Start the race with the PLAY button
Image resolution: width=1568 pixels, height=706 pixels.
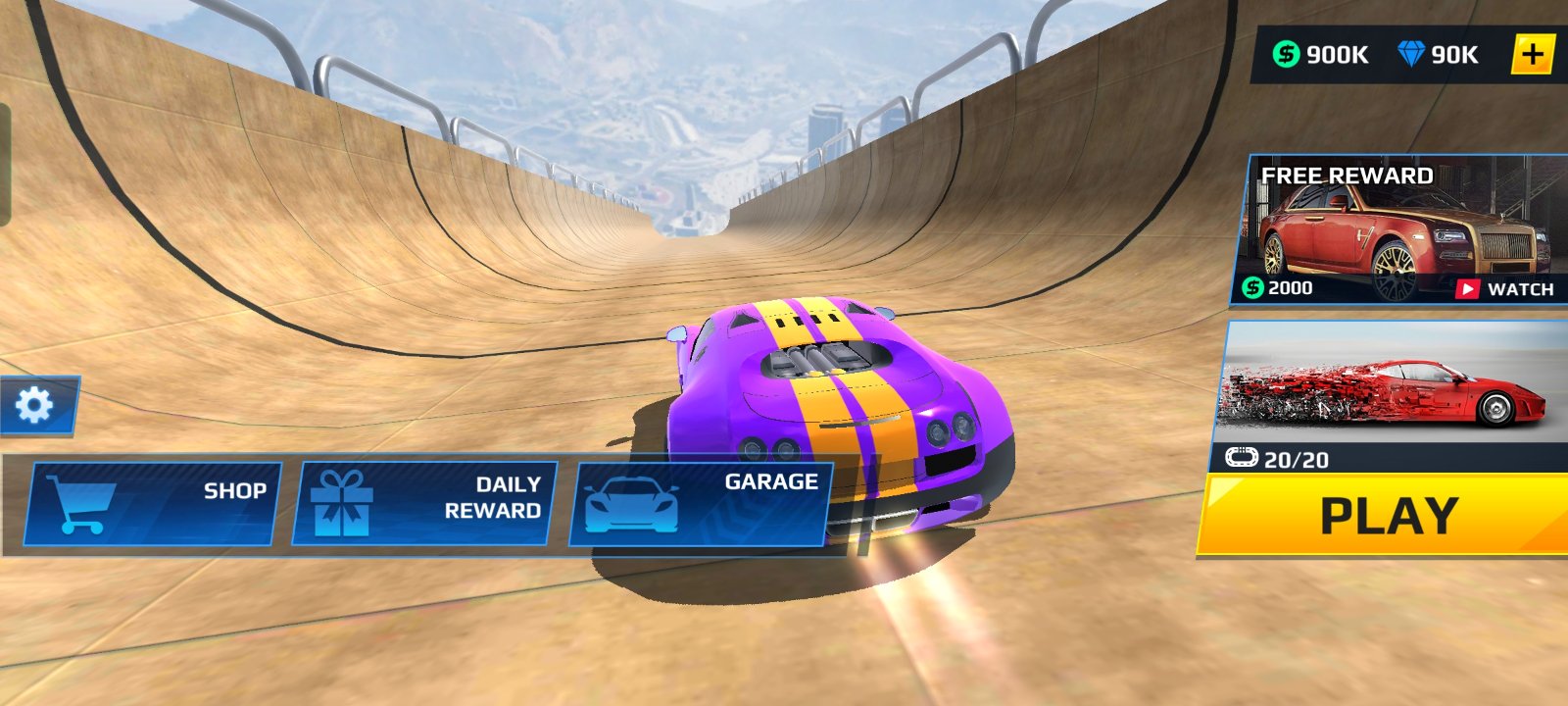click(x=1387, y=516)
